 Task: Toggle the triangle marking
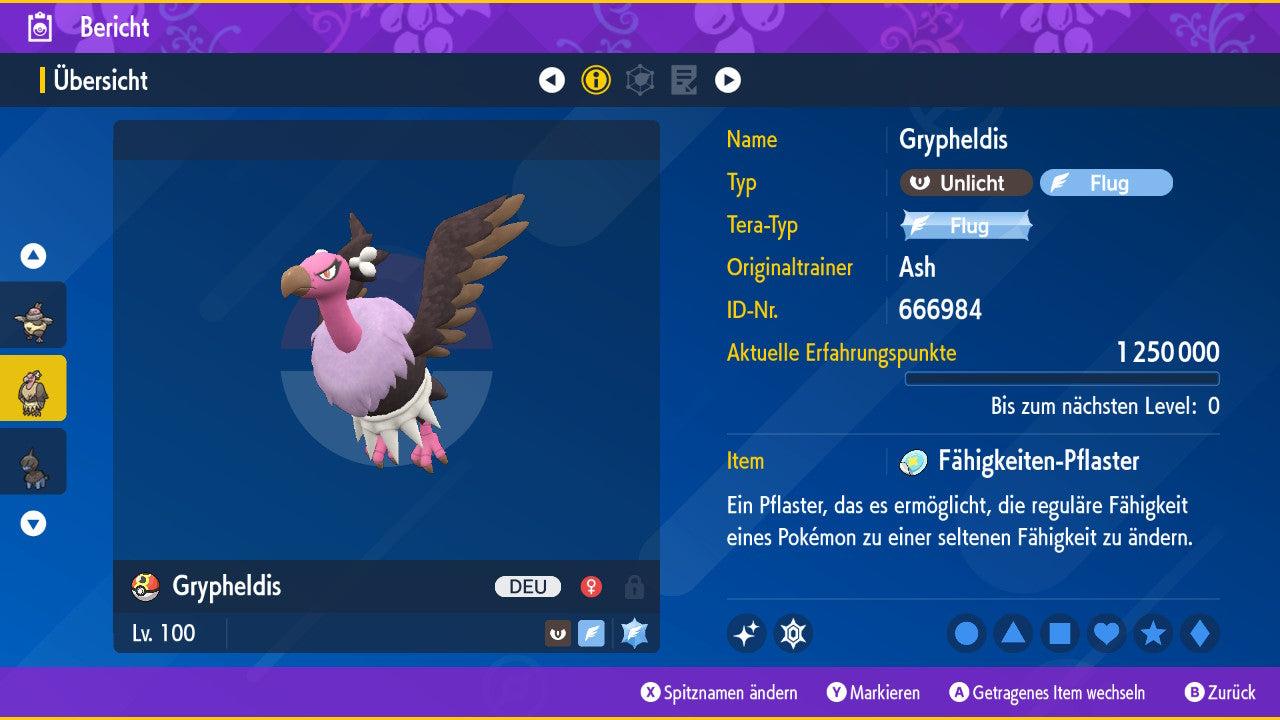(1013, 633)
